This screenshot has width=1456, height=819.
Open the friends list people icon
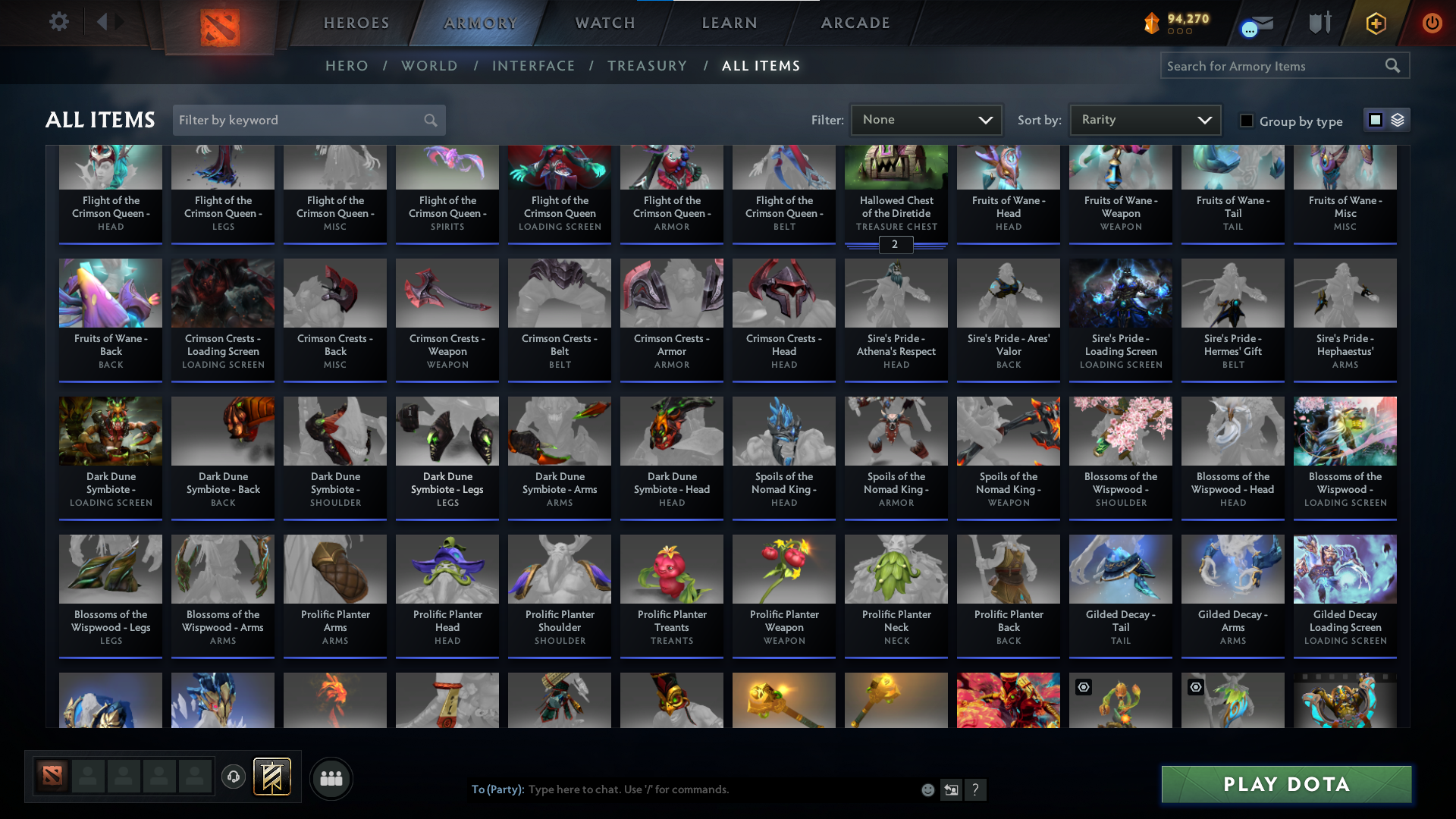(x=331, y=778)
